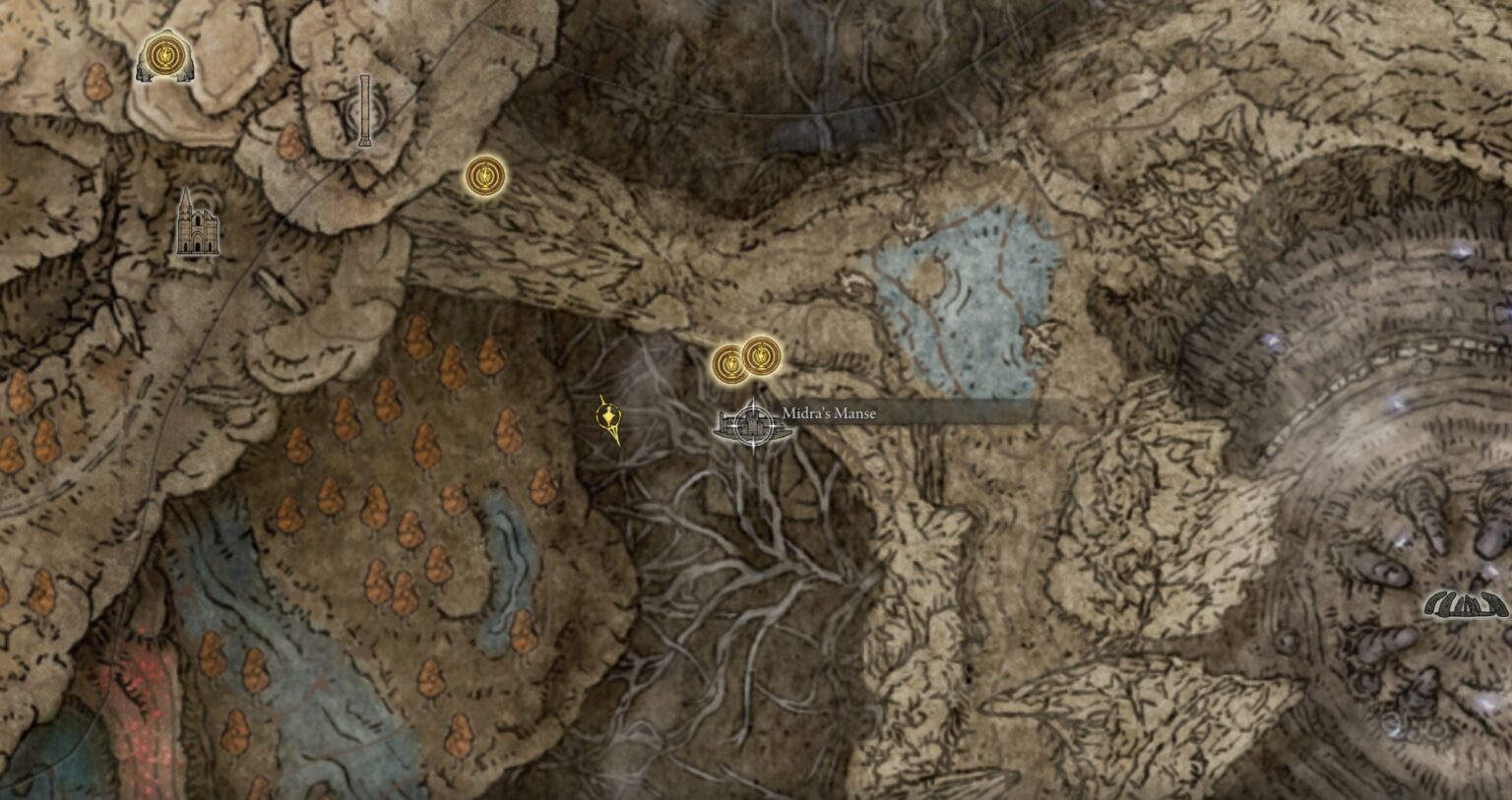
Task: Select the right Site of Grace above Midra's Manse
Action: (x=762, y=358)
